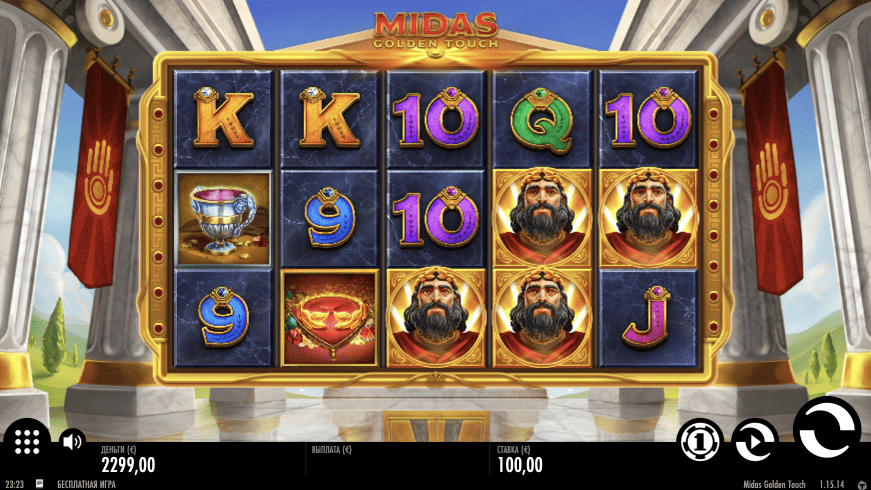
Task: Click the small icon in the bottom-right corner
Action: click(862, 484)
